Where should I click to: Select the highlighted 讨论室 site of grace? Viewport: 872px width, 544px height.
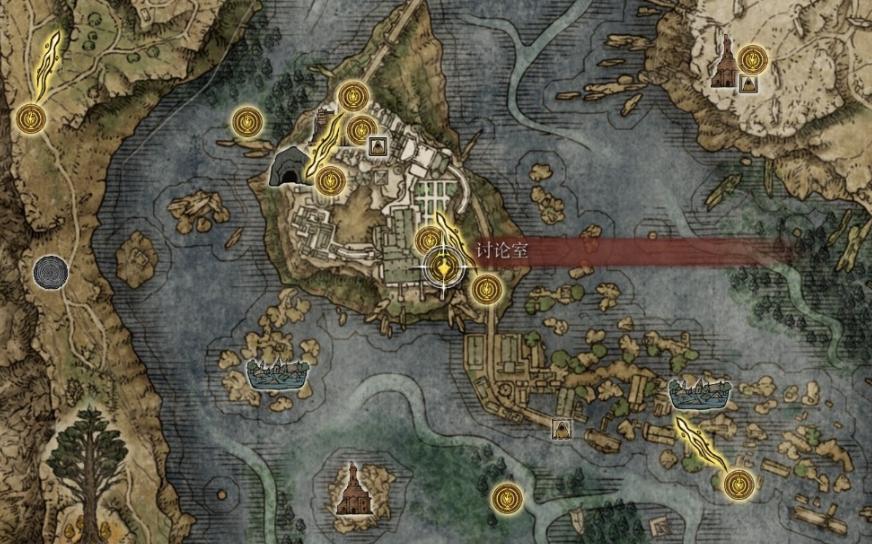click(x=445, y=267)
